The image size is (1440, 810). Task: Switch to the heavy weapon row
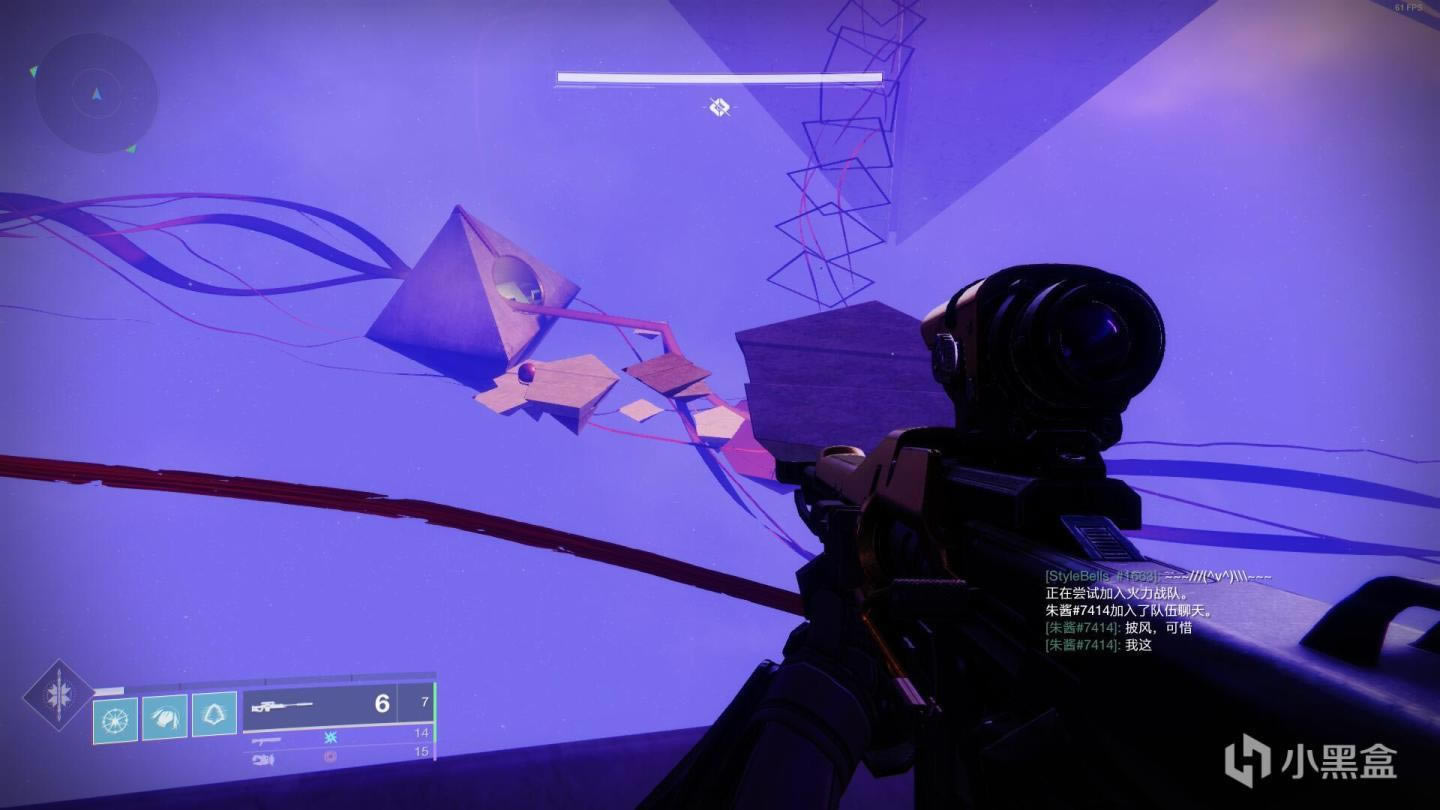[340, 755]
